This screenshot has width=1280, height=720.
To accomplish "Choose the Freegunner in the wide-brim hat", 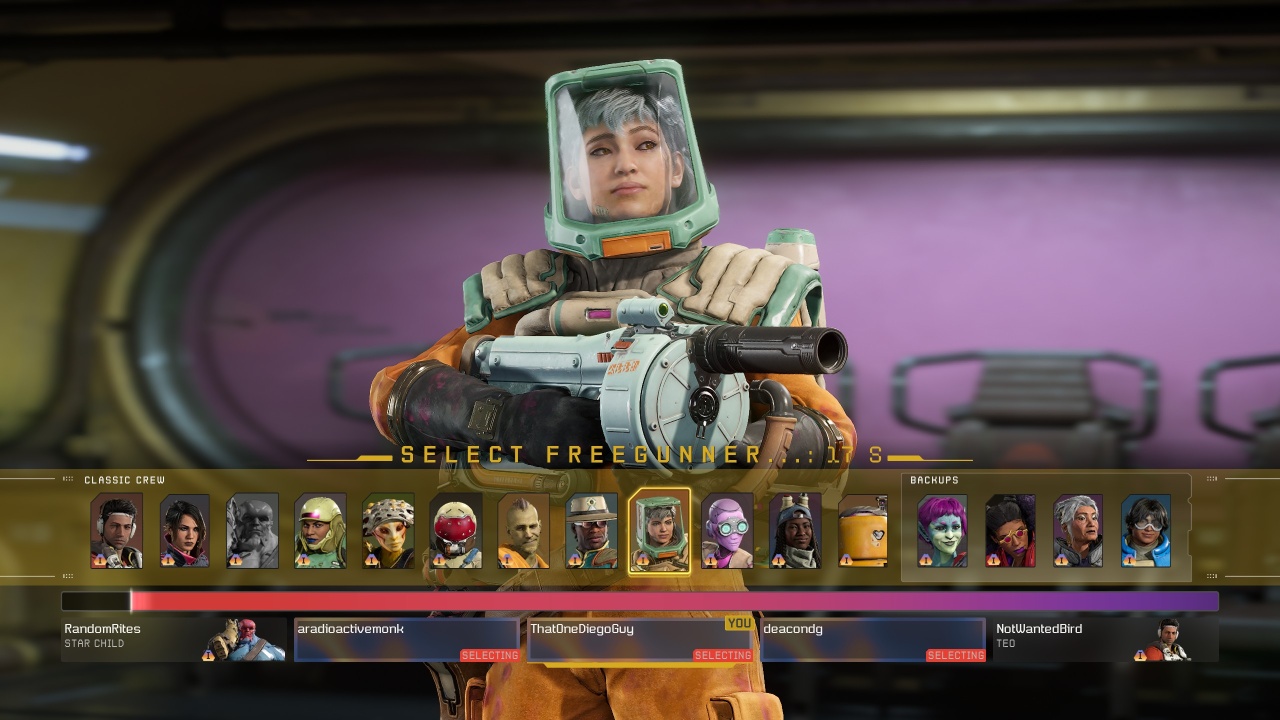I will pos(591,531).
